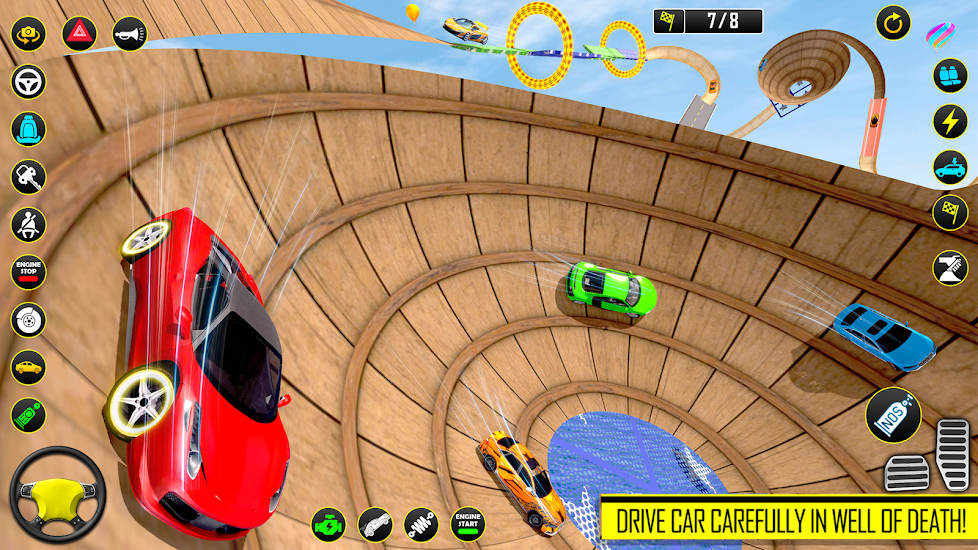This screenshot has width=978, height=550.
Task: Push the wide brake pedal
Action: pos(907,472)
